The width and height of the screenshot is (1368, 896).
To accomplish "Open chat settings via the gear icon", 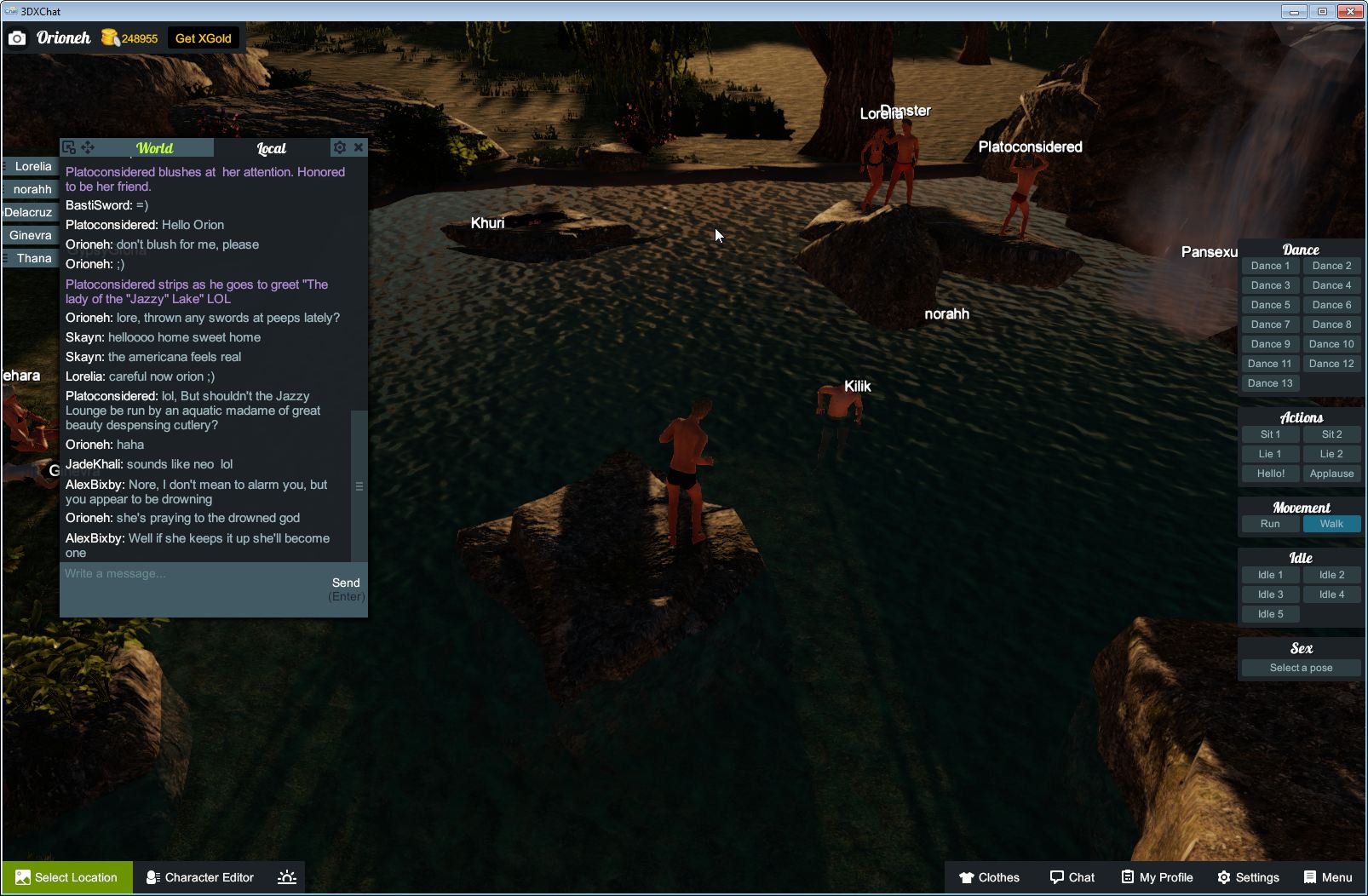I will [340, 146].
